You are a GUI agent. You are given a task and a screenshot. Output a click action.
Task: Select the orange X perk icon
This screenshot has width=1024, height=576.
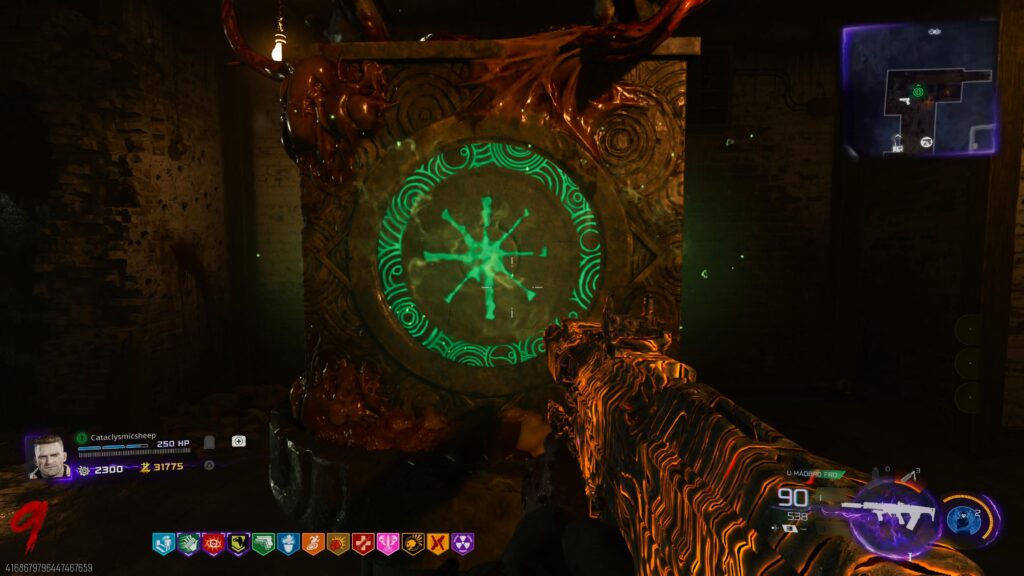pos(437,544)
